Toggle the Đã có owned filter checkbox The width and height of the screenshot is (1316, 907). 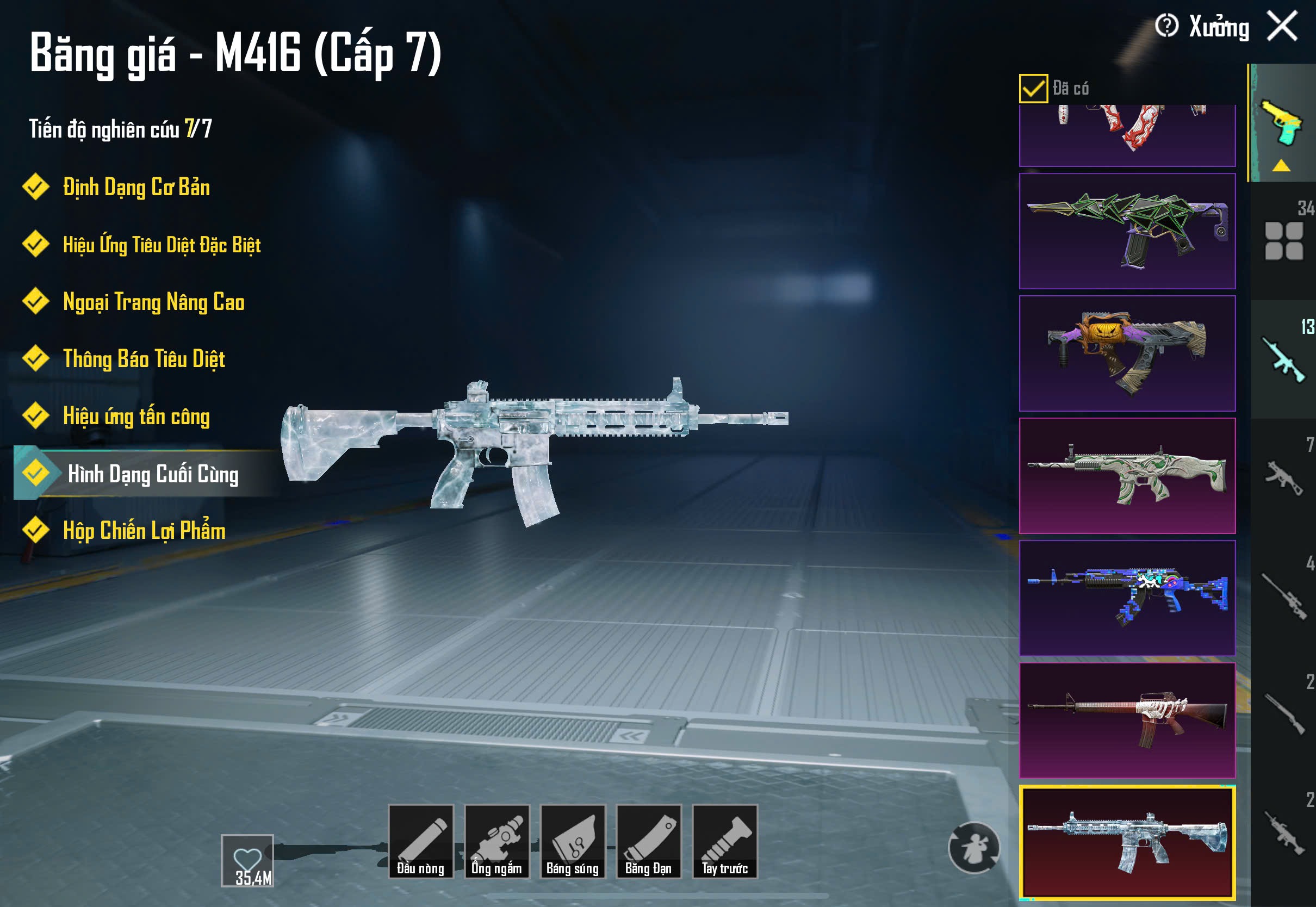tap(1033, 89)
